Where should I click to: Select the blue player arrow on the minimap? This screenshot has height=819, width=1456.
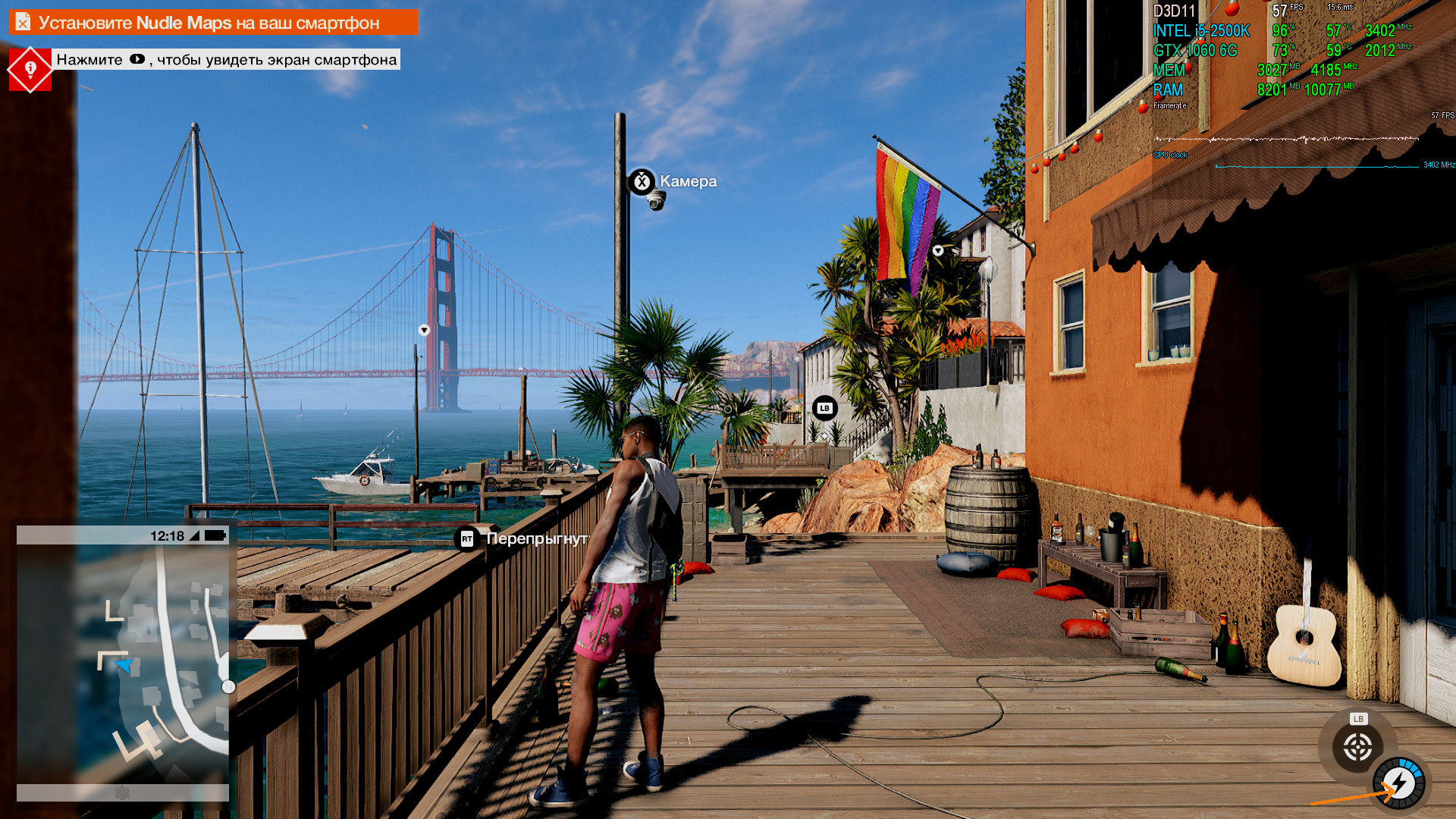click(x=124, y=666)
